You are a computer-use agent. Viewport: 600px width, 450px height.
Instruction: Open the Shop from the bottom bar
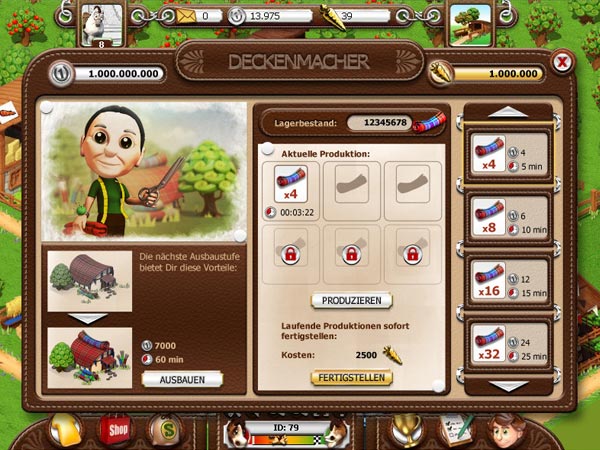click(x=115, y=430)
